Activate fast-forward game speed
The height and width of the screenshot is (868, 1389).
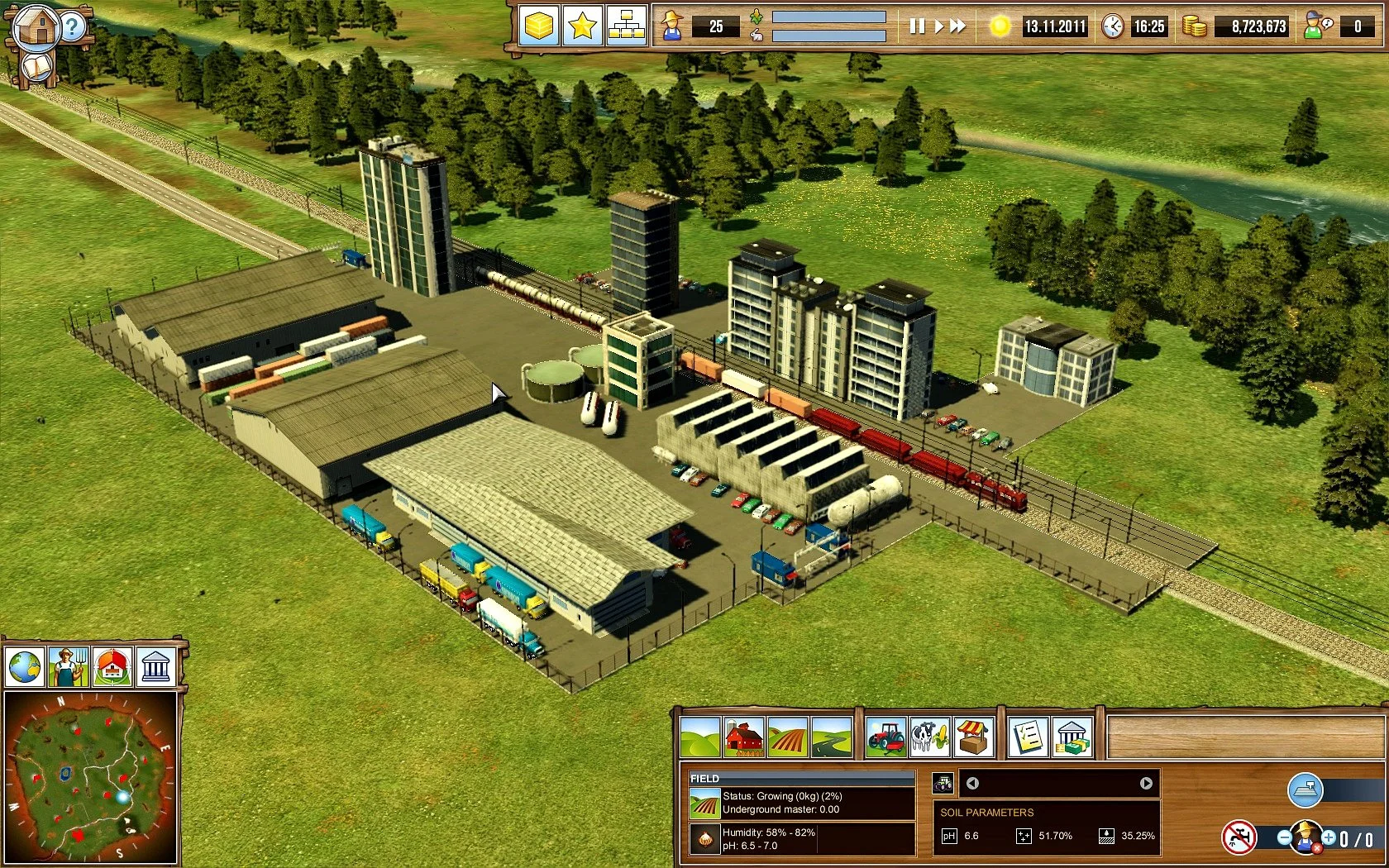957,26
